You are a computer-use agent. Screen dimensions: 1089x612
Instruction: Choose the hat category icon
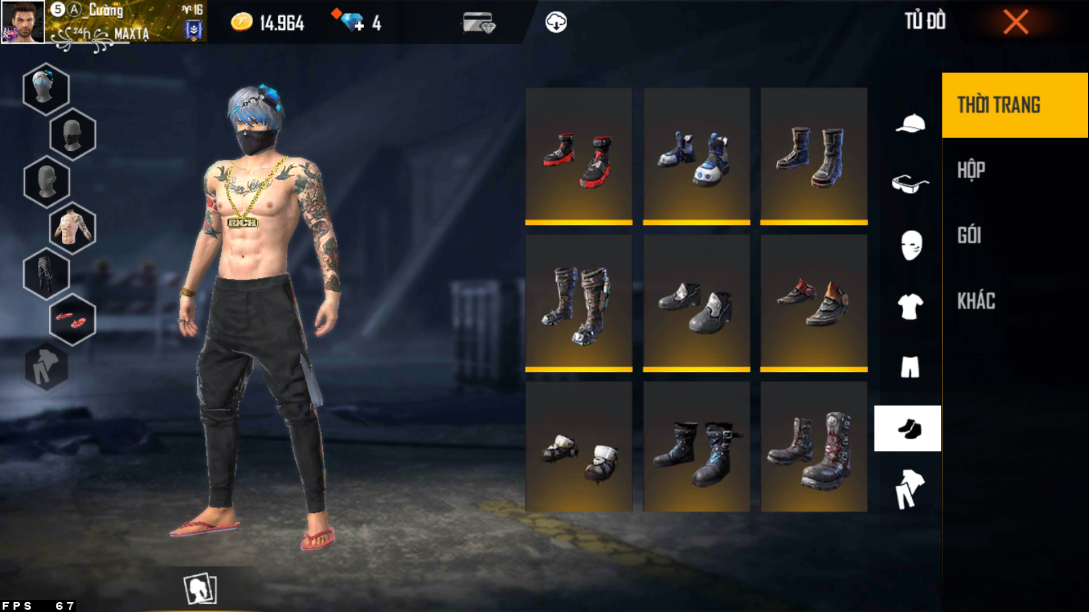(909, 124)
